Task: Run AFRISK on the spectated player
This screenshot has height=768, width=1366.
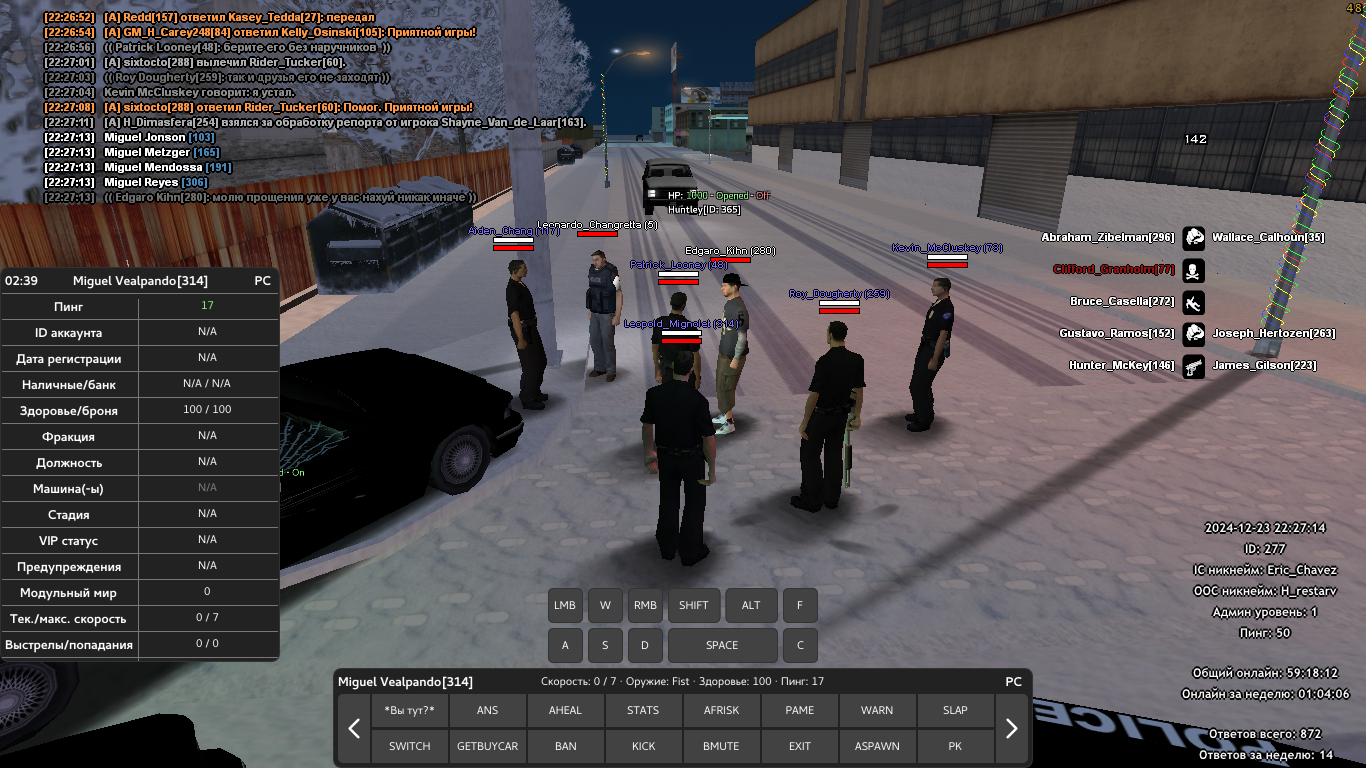Action: click(721, 710)
